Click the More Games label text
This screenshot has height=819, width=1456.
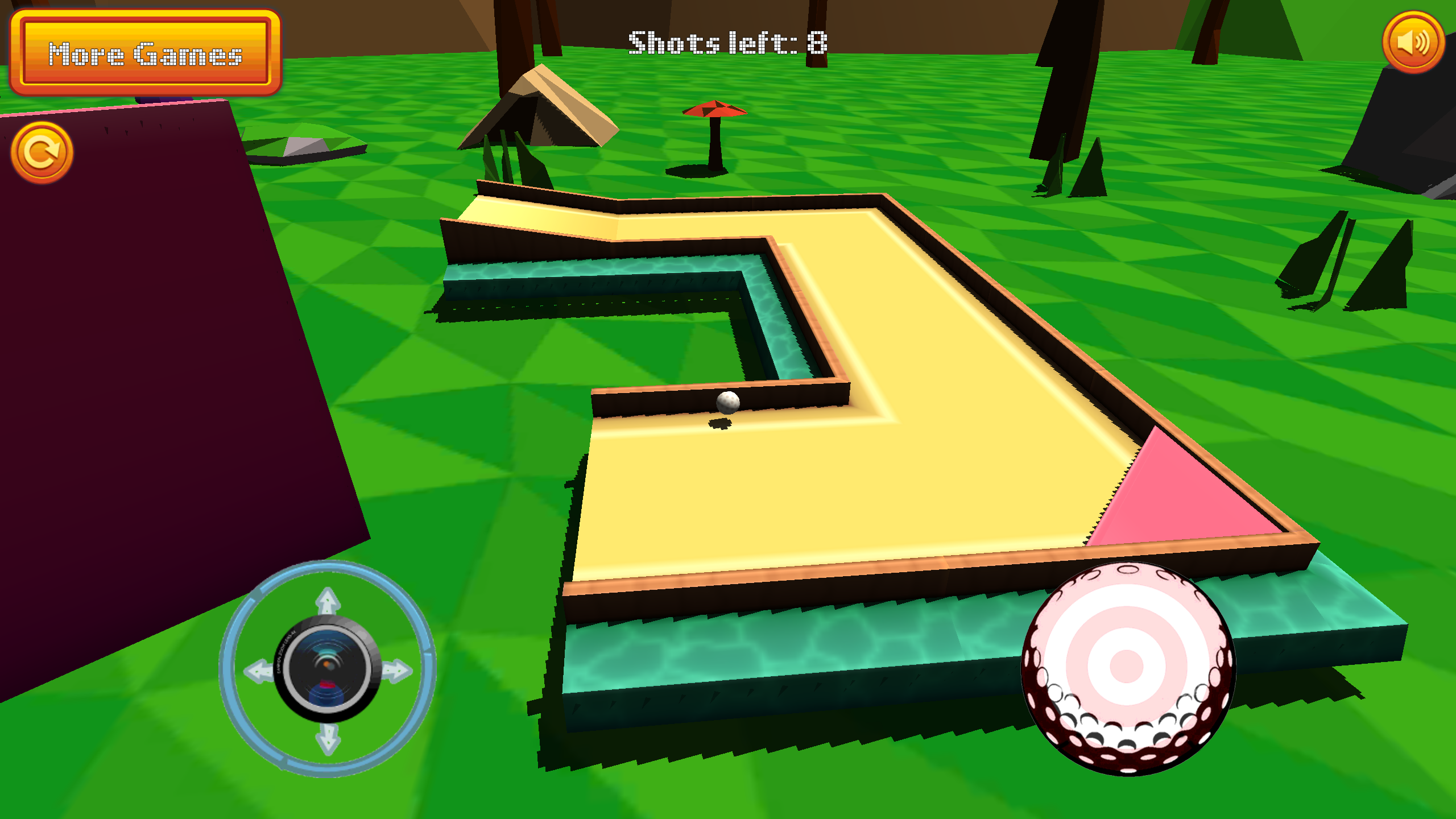(x=147, y=54)
